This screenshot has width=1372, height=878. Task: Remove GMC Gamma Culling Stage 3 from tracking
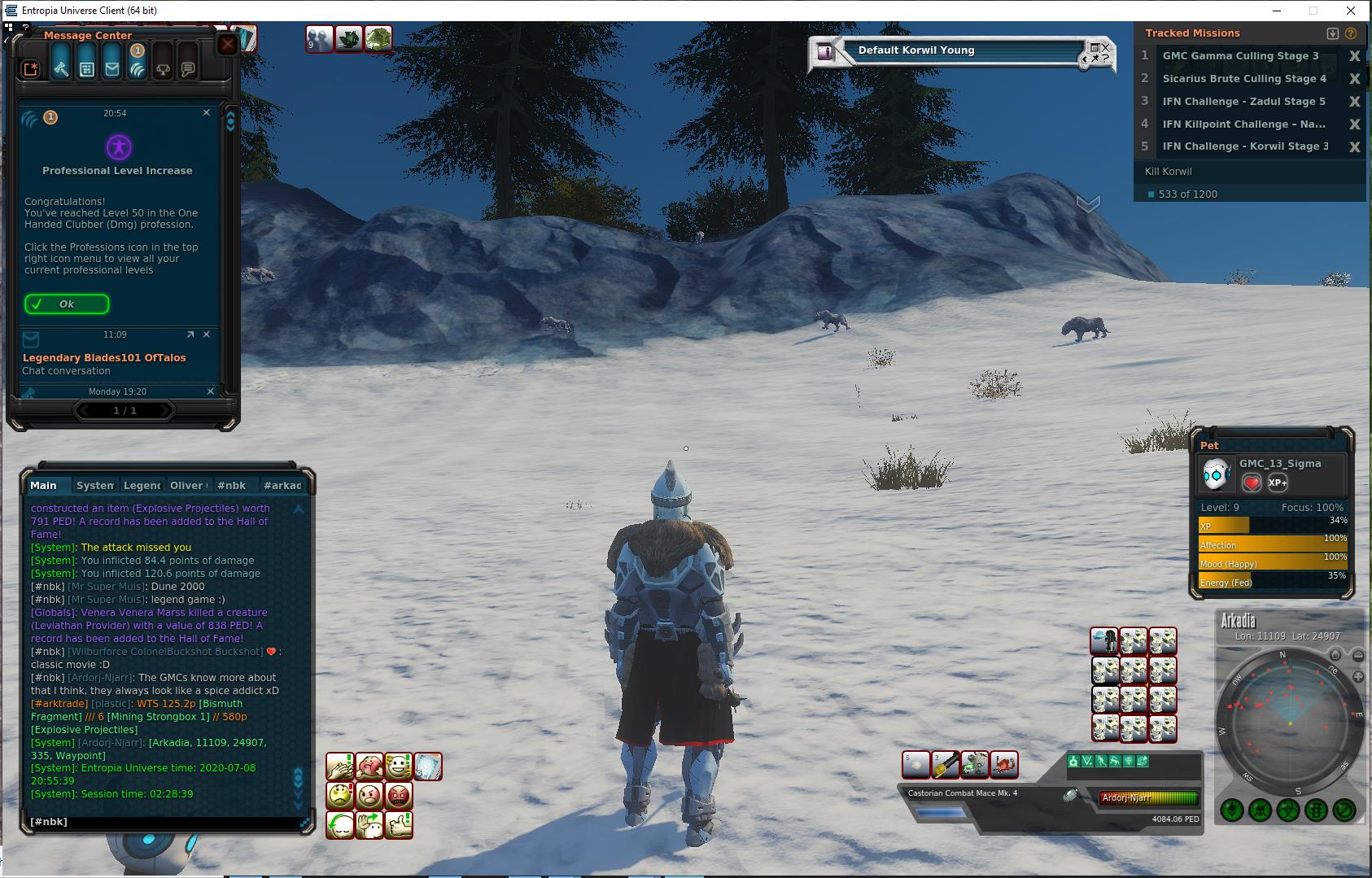point(1354,56)
